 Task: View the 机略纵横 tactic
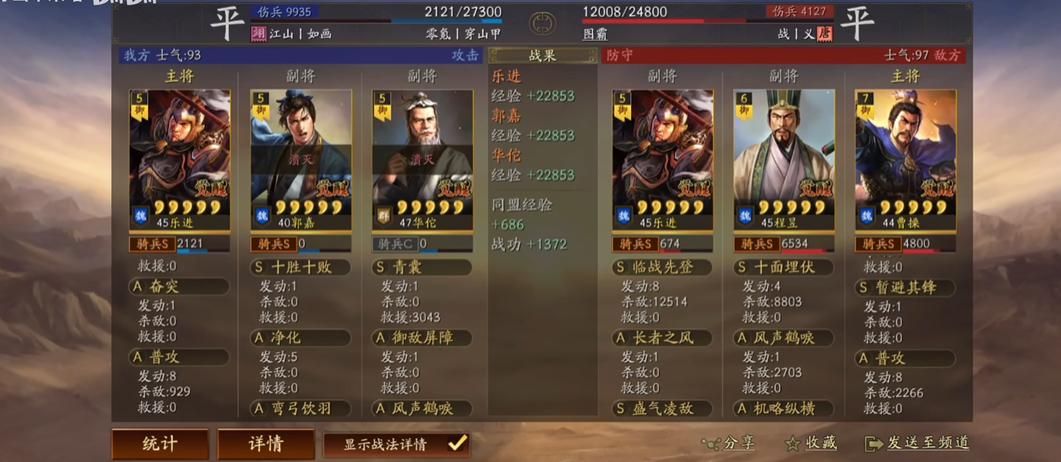(783, 408)
